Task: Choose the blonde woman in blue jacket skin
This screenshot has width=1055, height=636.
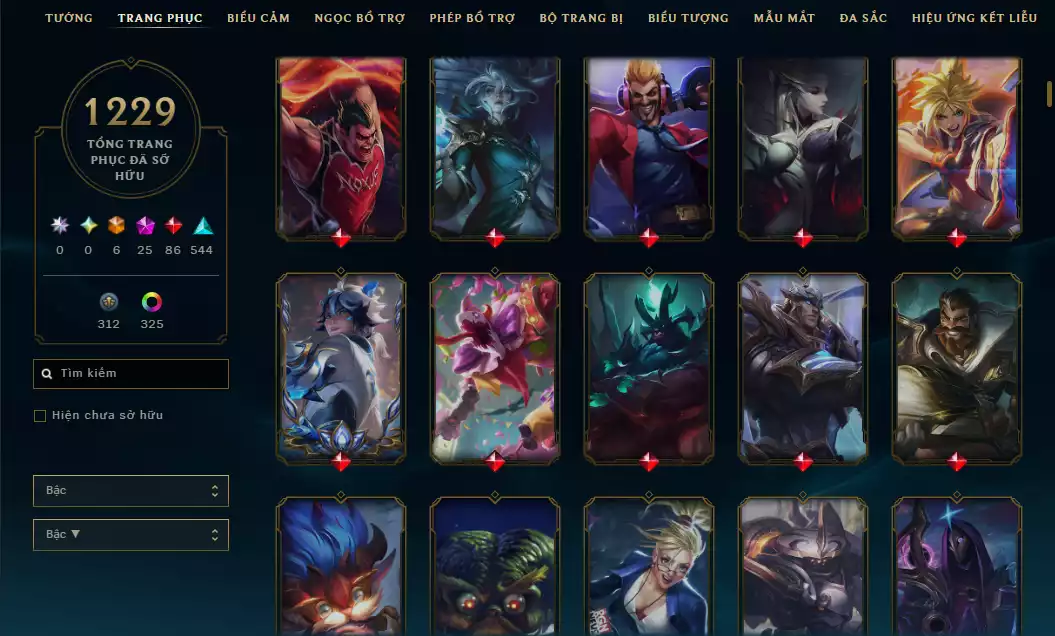Action: (649, 565)
